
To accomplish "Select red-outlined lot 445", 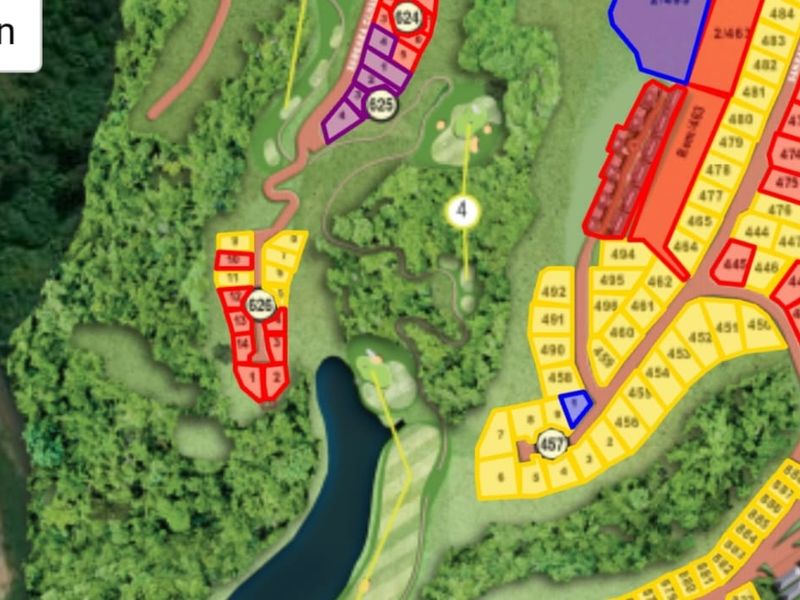I will [x=736, y=264].
